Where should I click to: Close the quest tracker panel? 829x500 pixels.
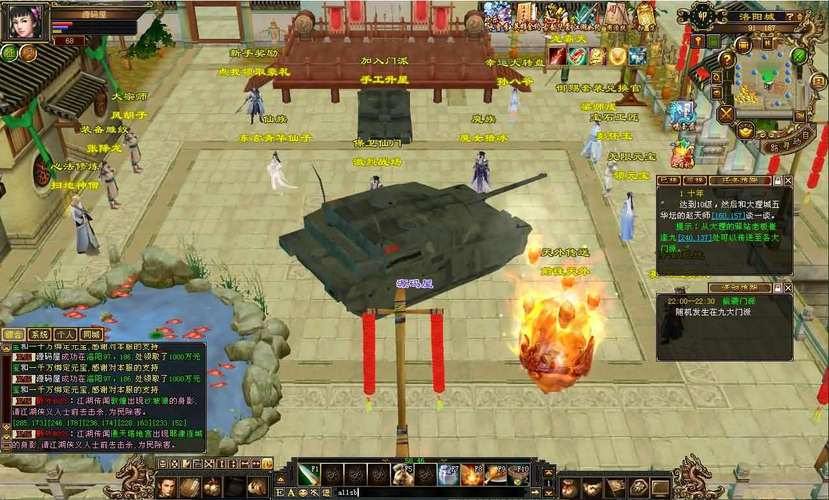(787, 181)
